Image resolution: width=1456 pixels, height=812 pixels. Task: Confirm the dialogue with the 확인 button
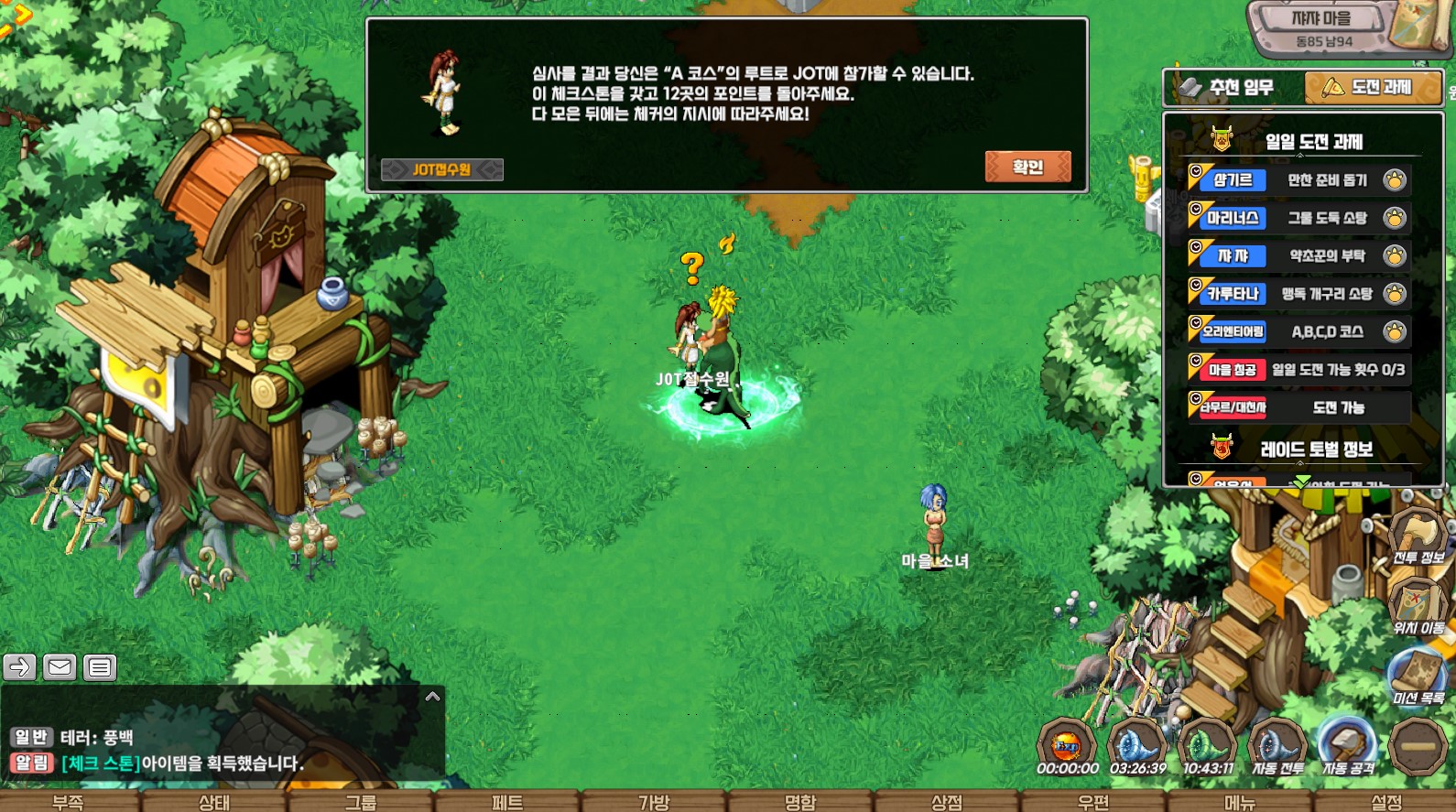[1027, 167]
